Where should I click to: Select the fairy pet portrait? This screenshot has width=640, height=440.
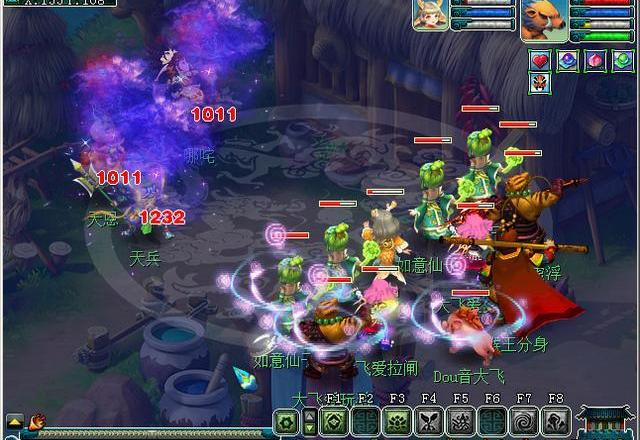pos(431,16)
